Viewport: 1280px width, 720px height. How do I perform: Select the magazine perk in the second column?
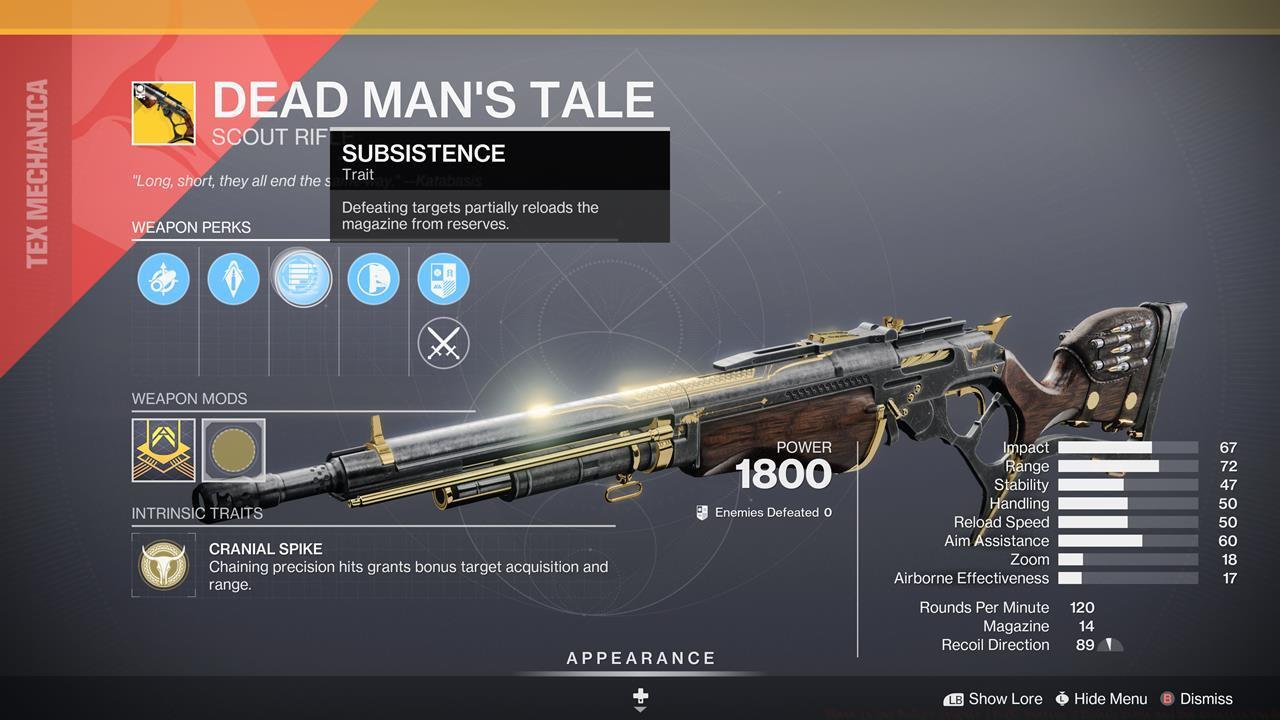click(233, 278)
